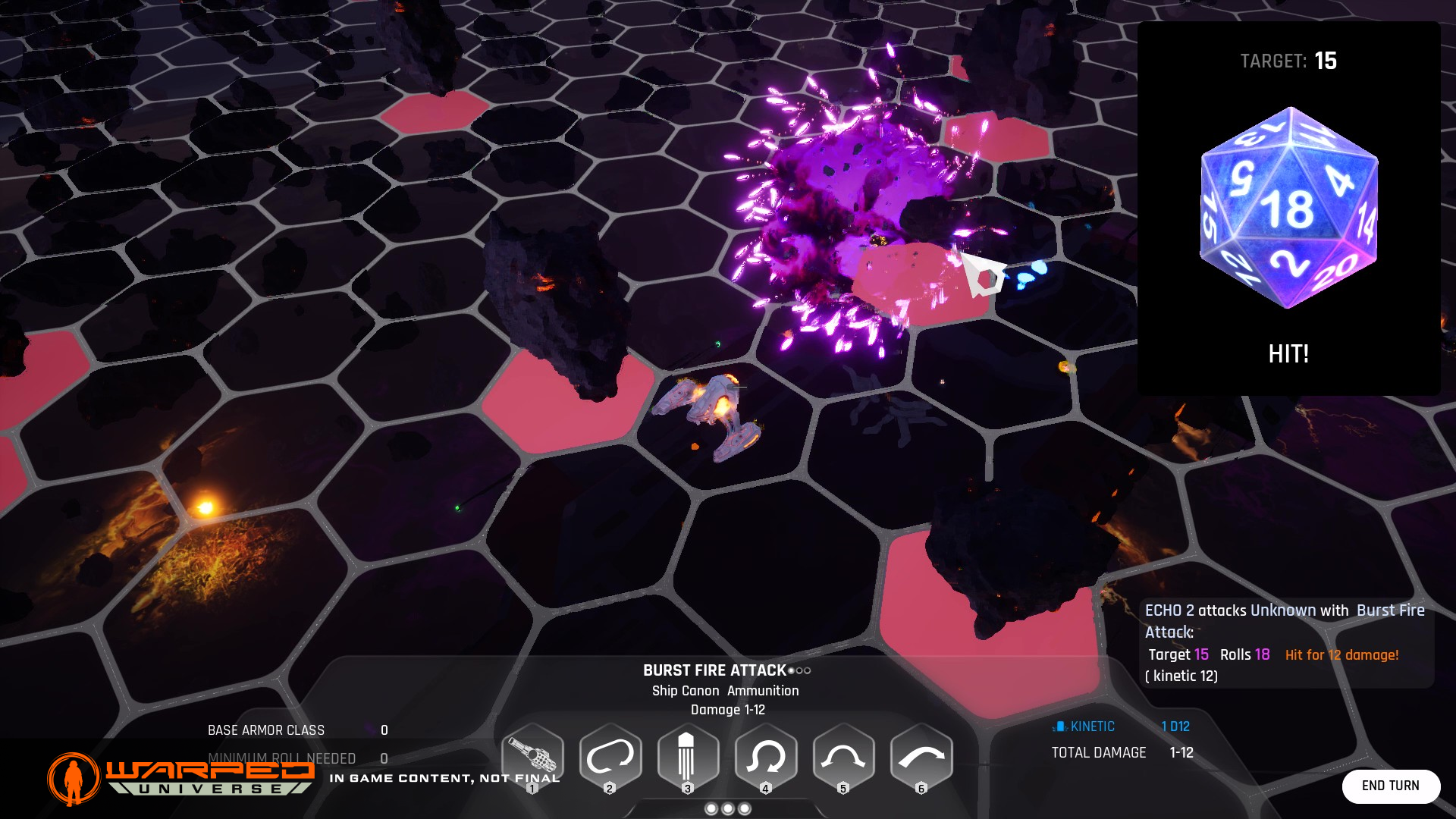Select the Burst Fire cannon ability

click(532, 757)
